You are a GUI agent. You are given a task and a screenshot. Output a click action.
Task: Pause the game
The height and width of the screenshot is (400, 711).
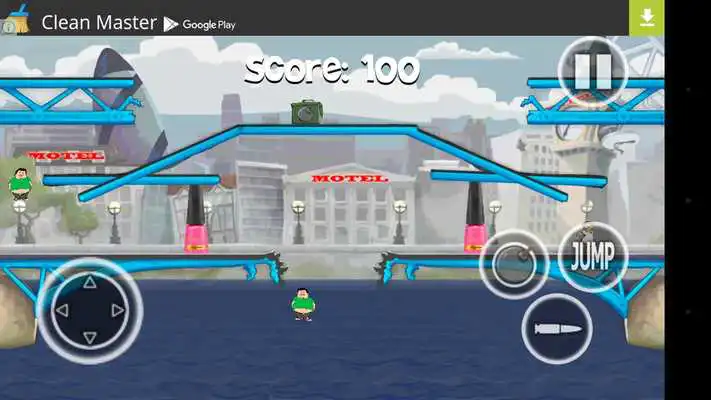592,72
